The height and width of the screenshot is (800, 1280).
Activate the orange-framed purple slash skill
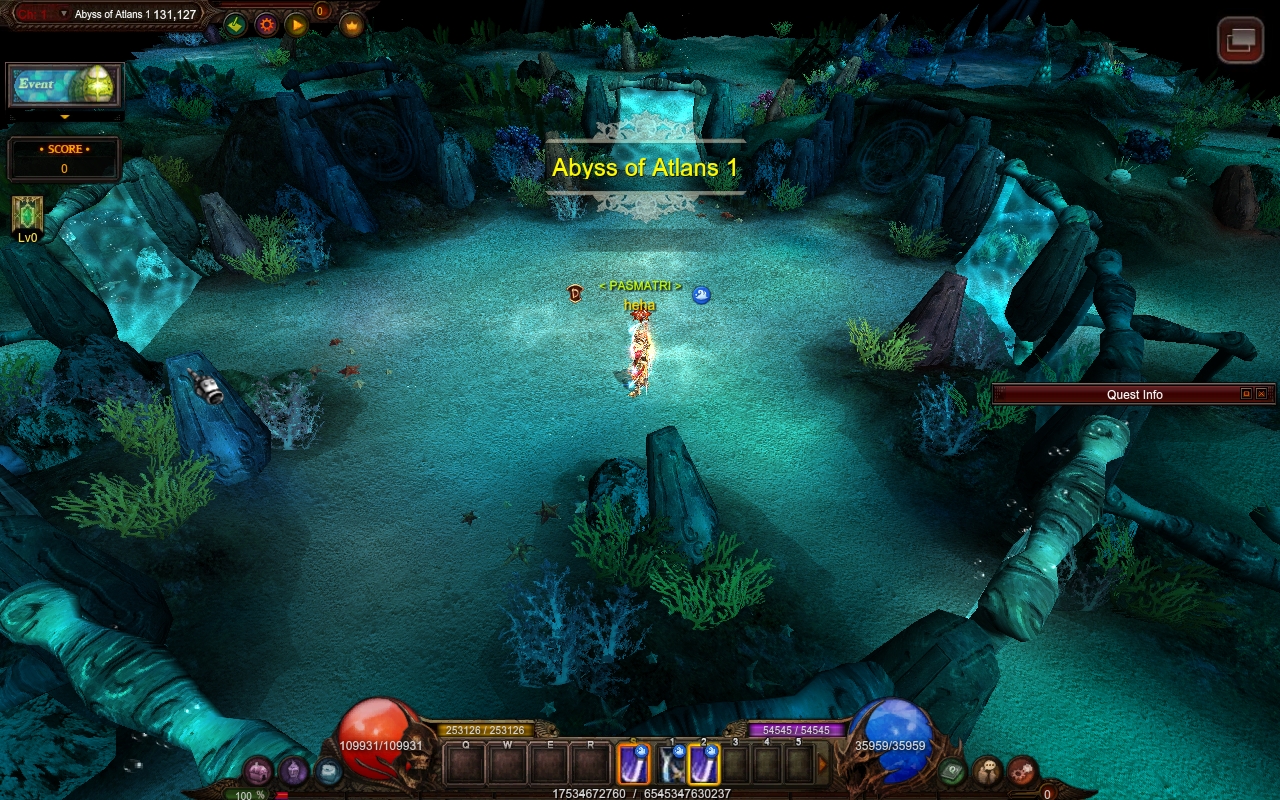(x=633, y=765)
